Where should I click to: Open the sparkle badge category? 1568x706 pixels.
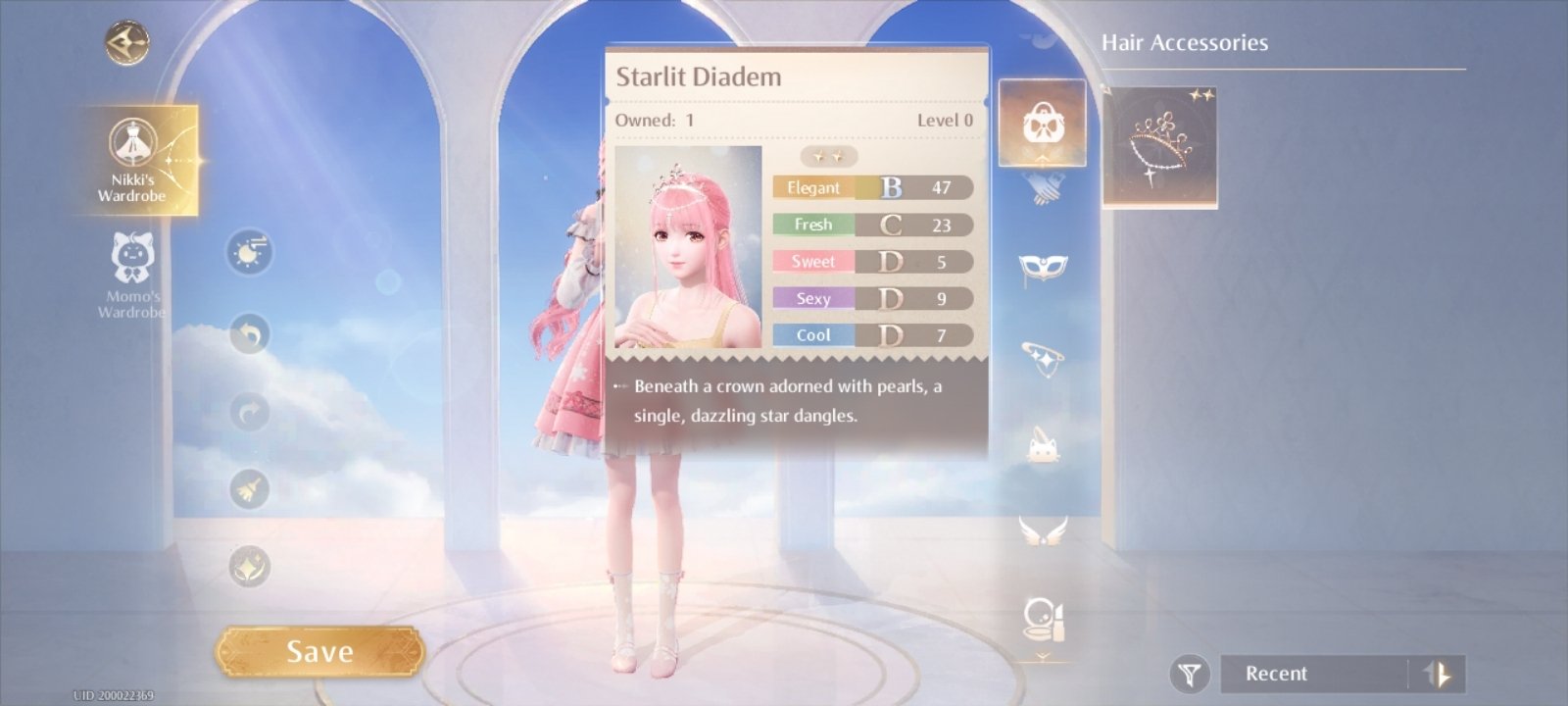pos(1043,357)
